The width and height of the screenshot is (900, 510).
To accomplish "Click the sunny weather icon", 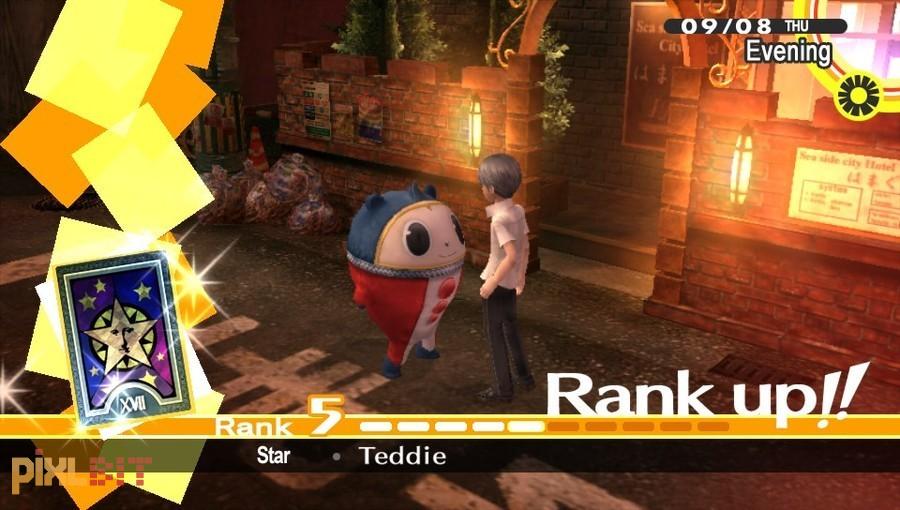I will click(x=857, y=96).
